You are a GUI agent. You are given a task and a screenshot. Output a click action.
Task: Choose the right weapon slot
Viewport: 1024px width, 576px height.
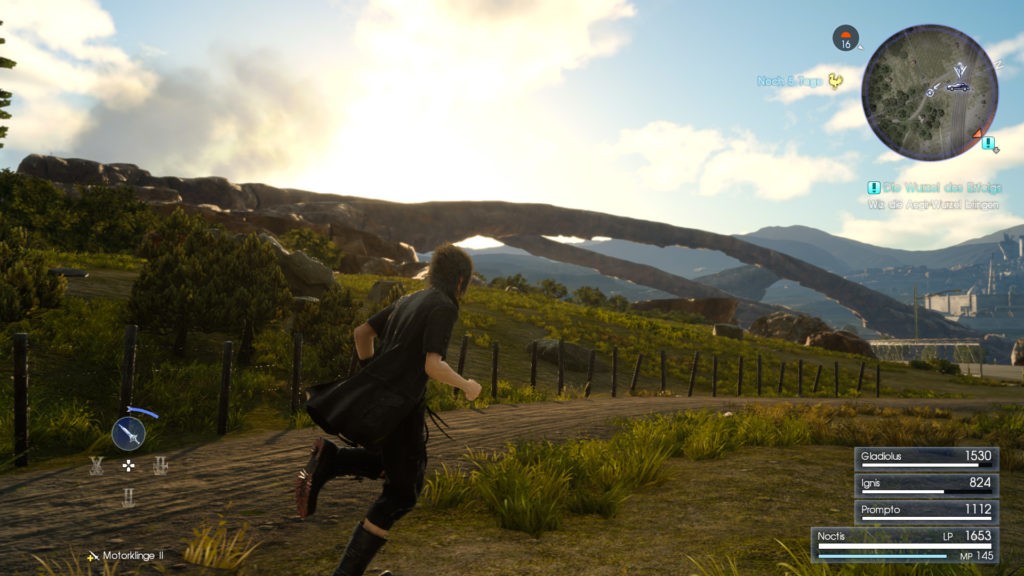coord(160,465)
